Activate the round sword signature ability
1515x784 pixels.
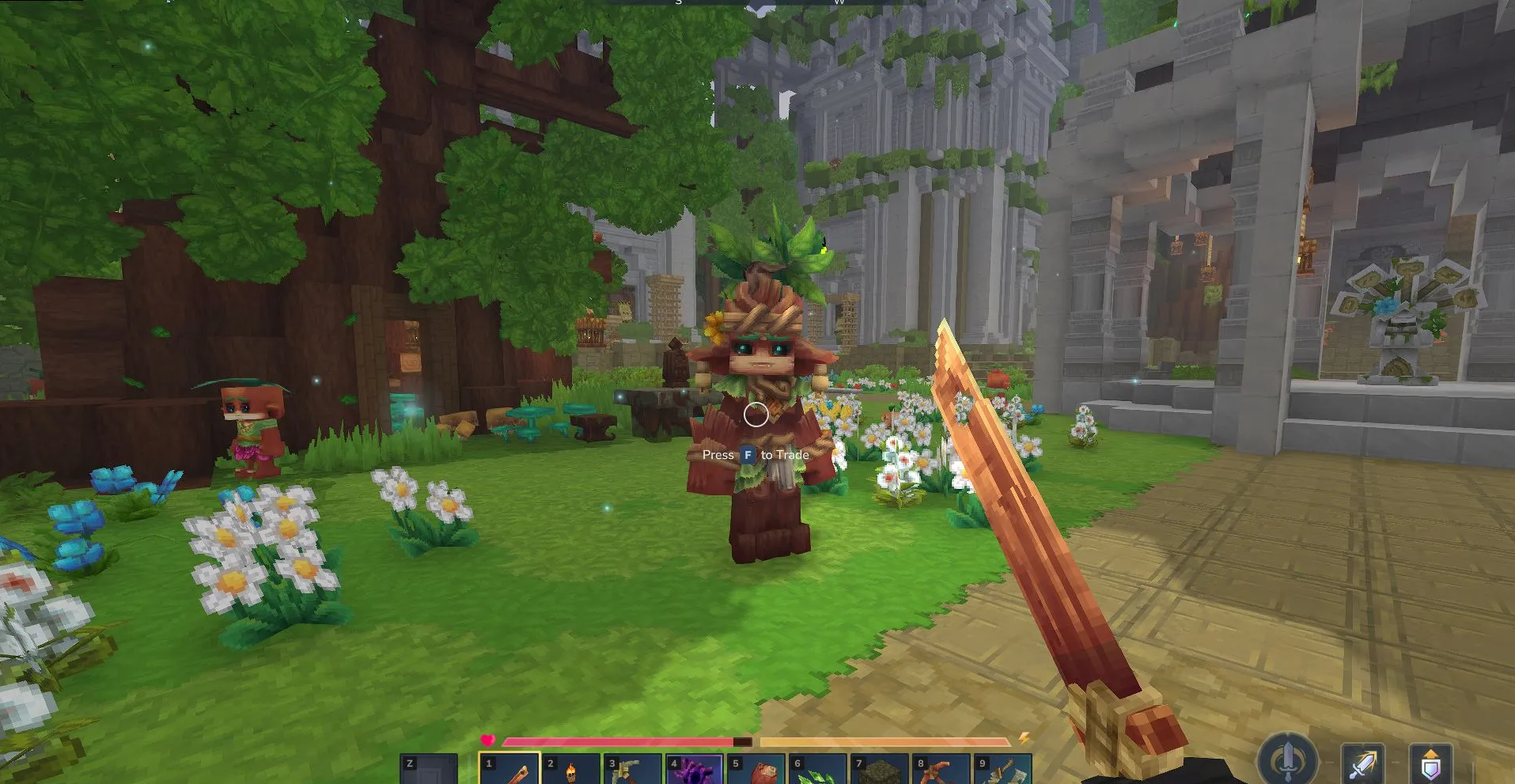click(x=1288, y=759)
